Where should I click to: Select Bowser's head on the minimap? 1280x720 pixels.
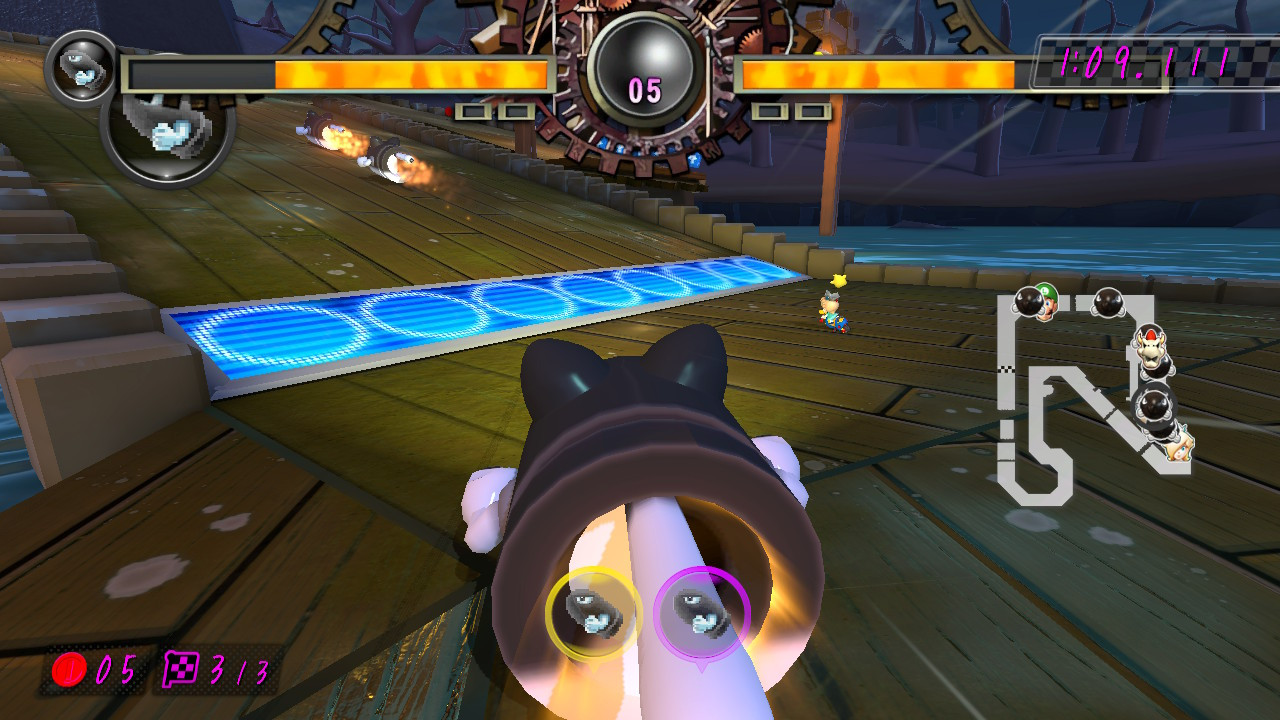(x=1150, y=348)
